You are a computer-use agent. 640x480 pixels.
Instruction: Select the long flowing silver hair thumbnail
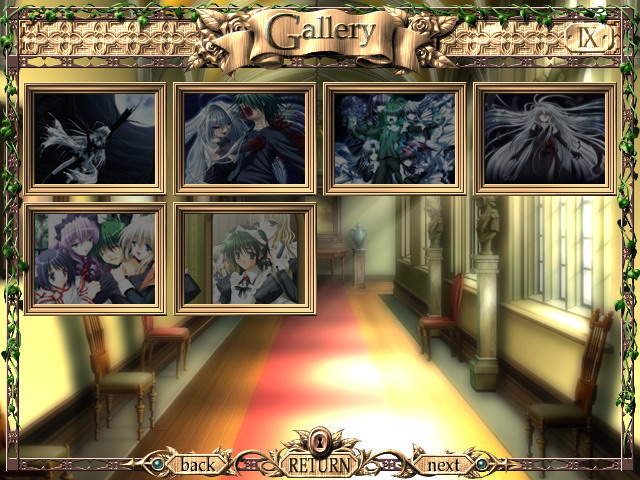(544, 138)
